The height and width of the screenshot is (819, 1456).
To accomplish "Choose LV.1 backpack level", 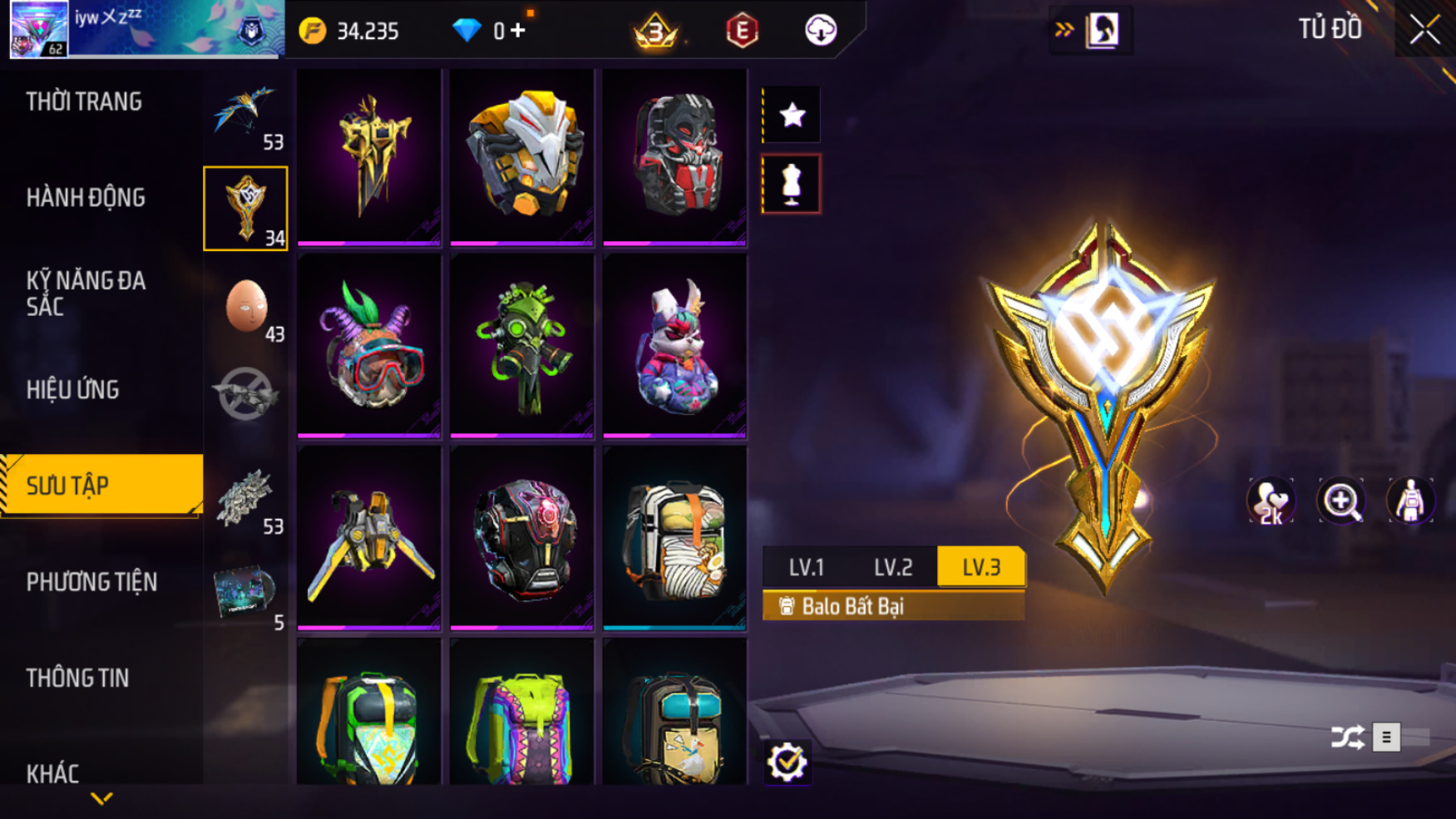I will (x=806, y=567).
